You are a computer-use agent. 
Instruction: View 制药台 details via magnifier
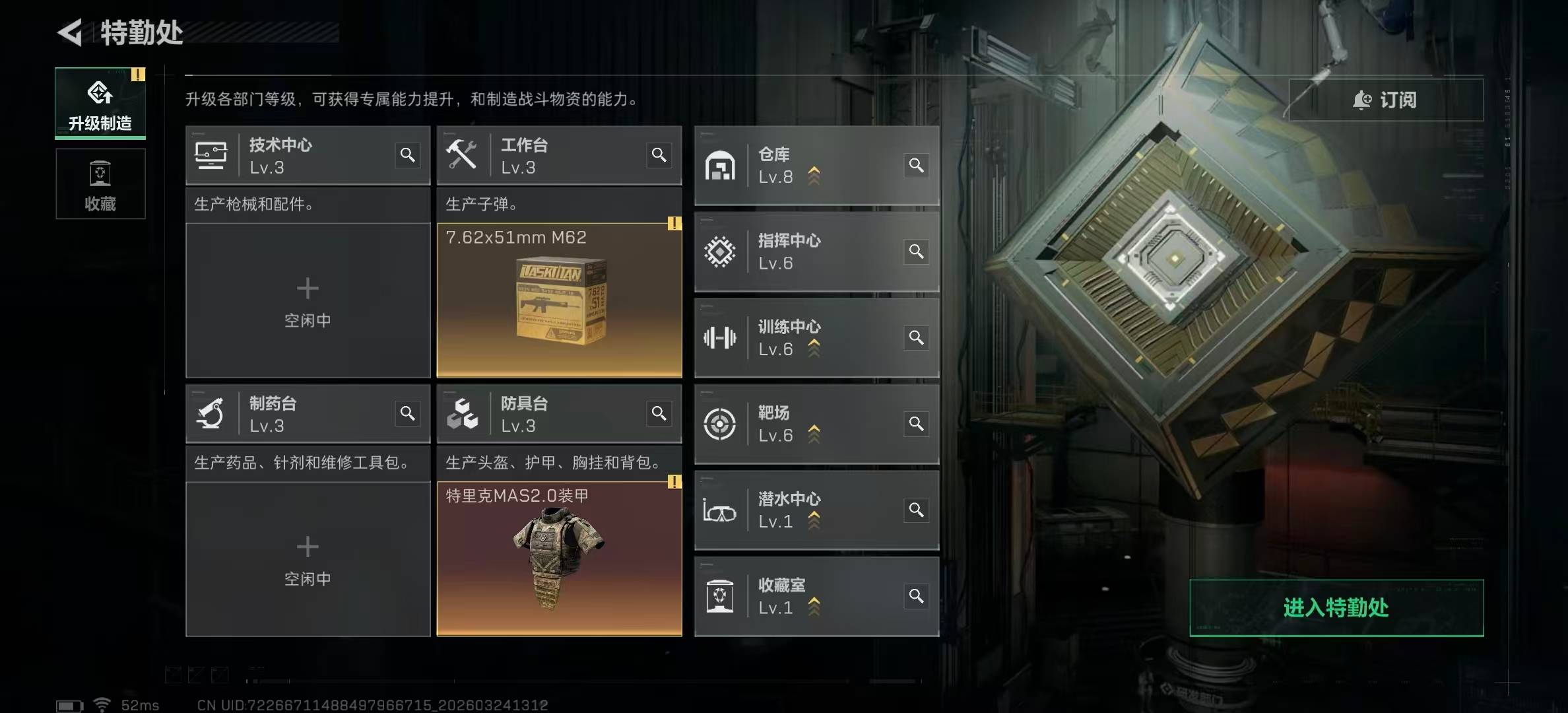408,413
